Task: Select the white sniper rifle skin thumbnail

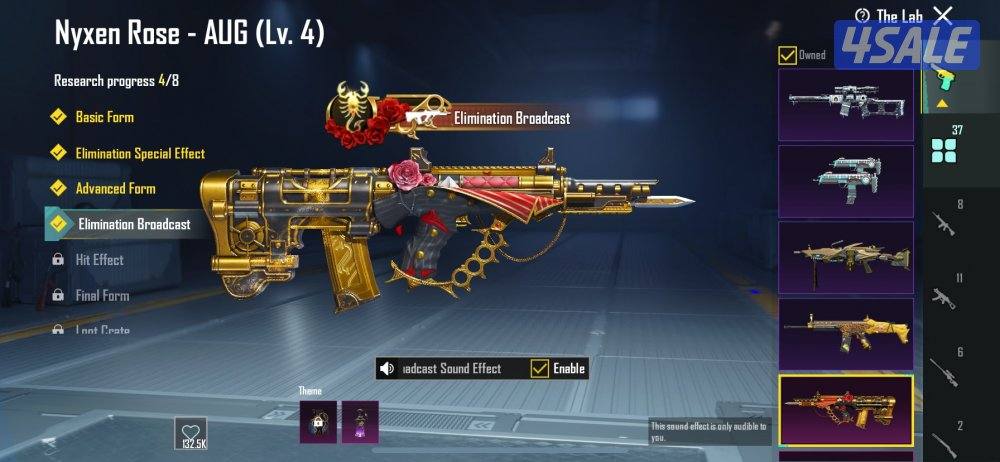Action: point(845,104)
